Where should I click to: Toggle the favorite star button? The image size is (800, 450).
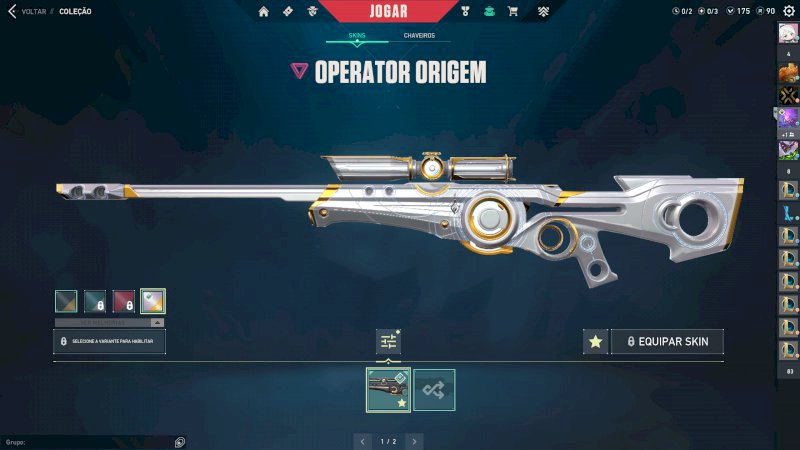[x=596, y=342]
